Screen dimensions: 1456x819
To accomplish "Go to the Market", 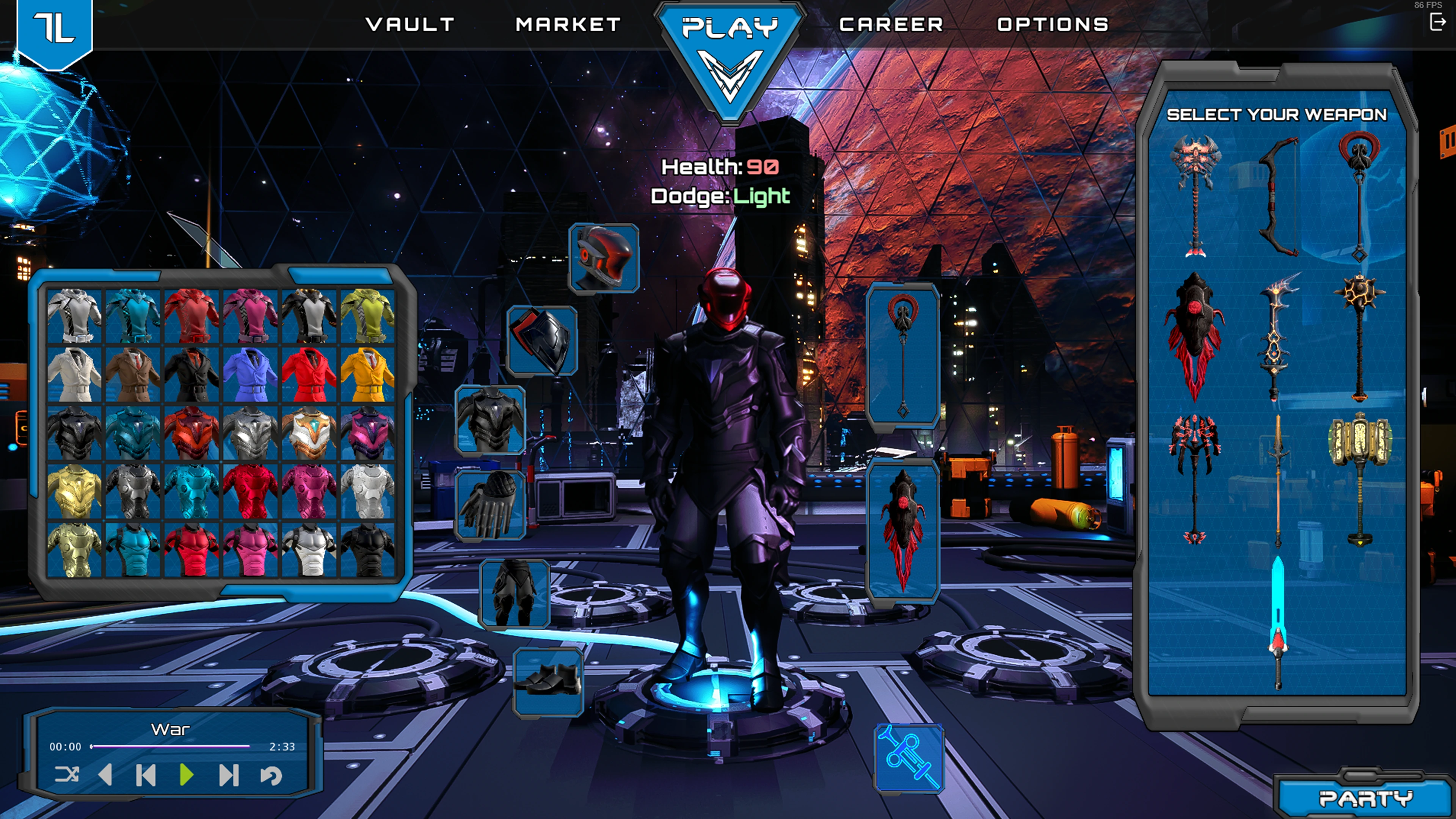I will coord(568,24).
